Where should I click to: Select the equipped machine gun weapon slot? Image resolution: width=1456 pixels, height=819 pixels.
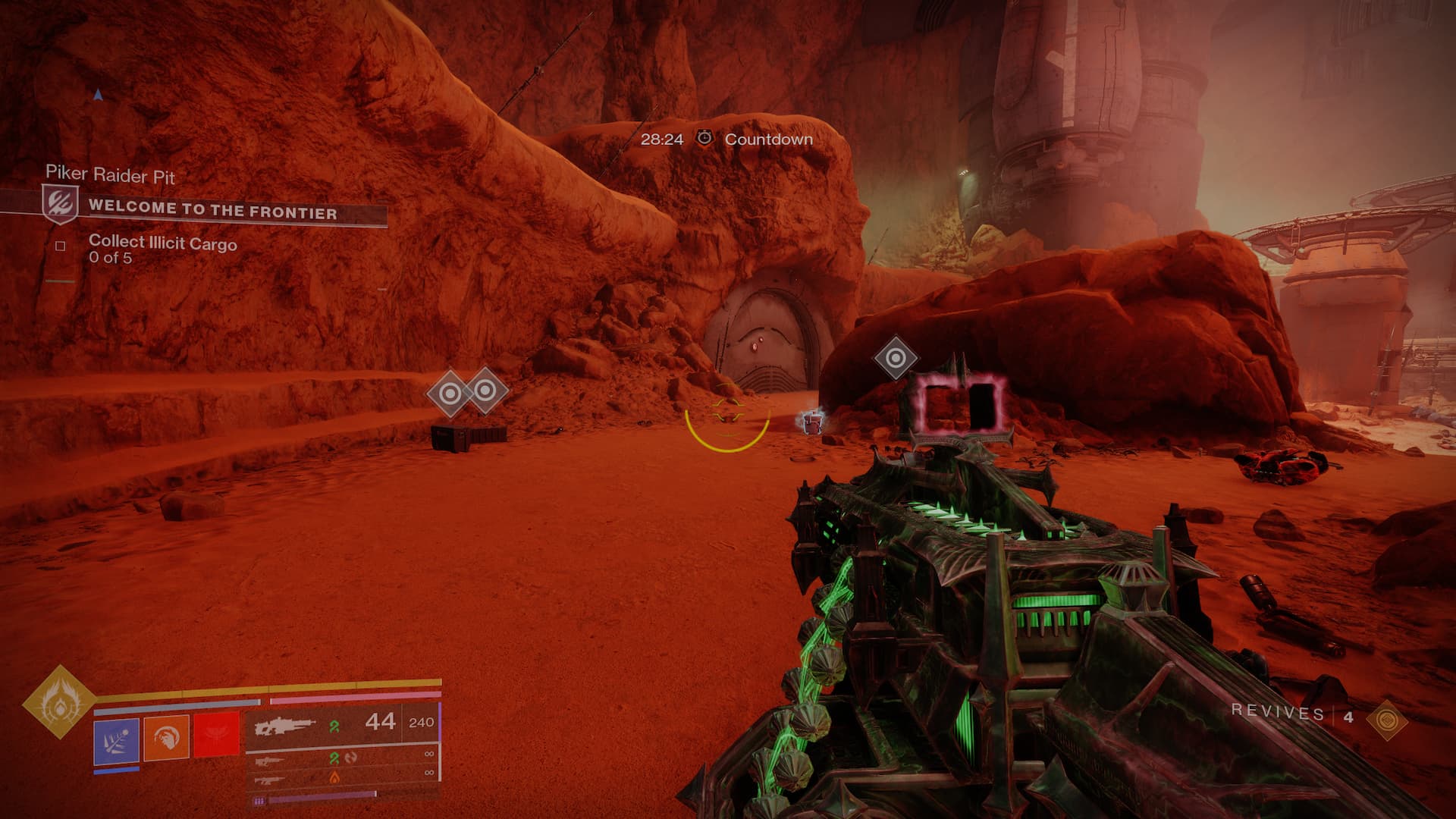(x=285, y=726)
